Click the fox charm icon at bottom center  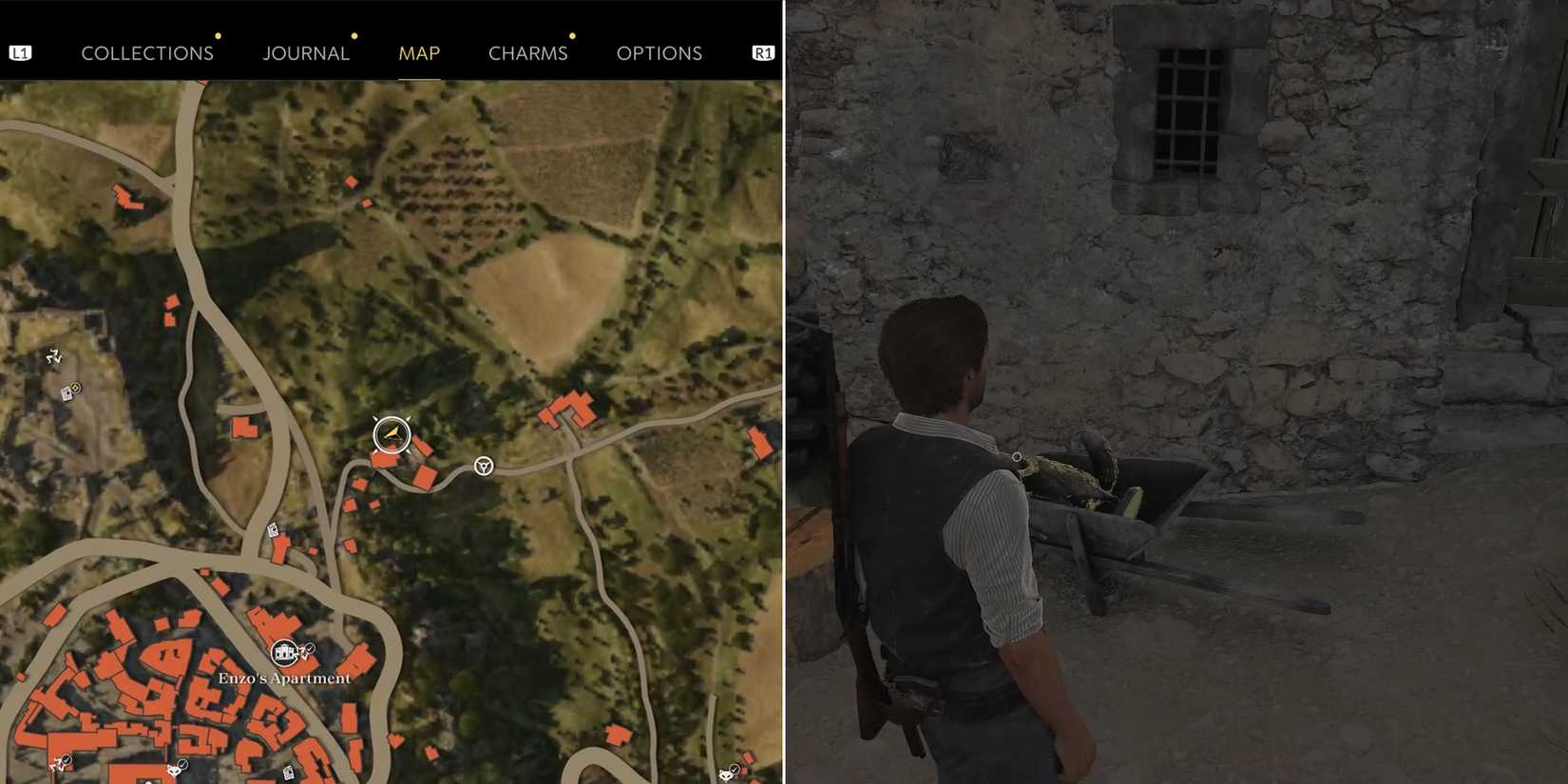pyautogui.click(x=174, y=771)
